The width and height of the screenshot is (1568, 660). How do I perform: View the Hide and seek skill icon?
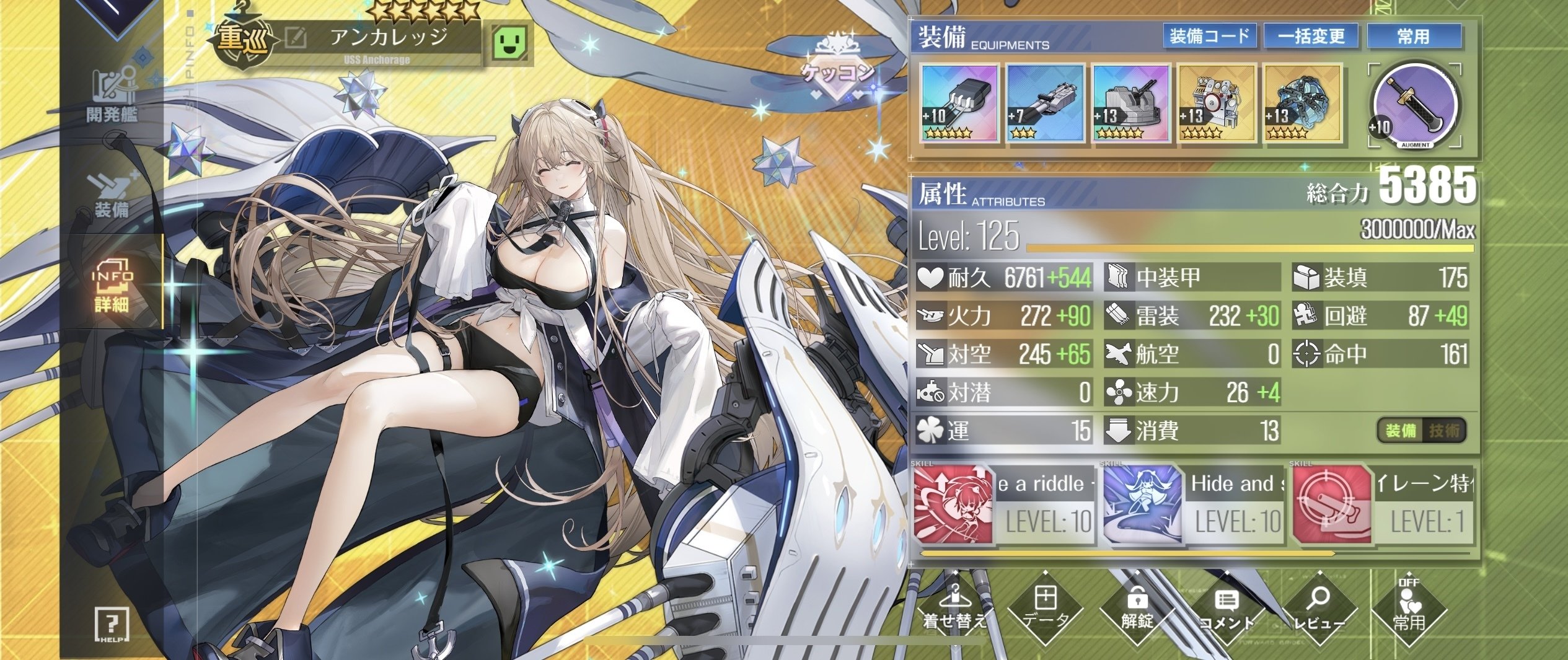[1142, 504]
